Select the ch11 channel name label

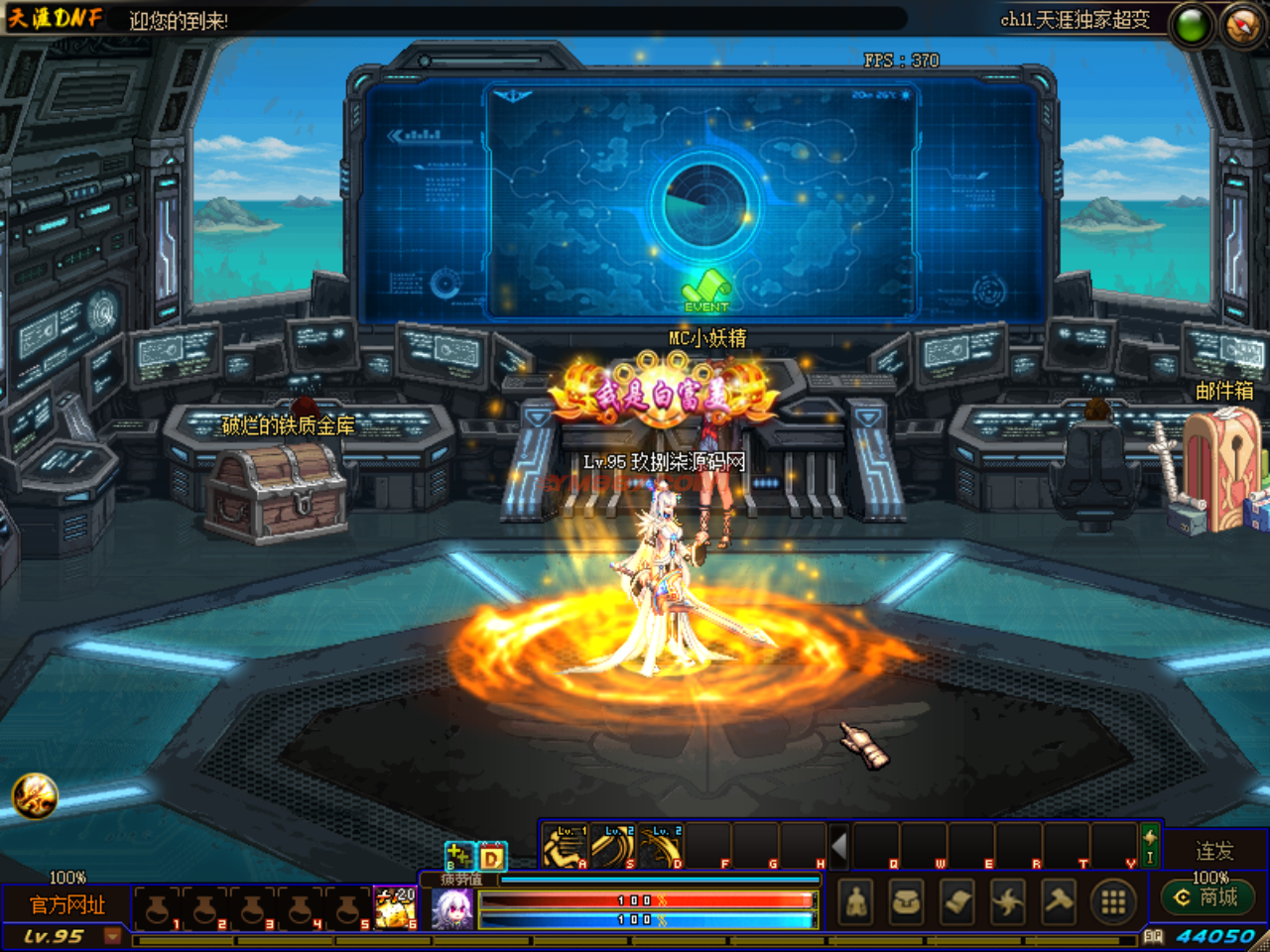(1075, 19)
